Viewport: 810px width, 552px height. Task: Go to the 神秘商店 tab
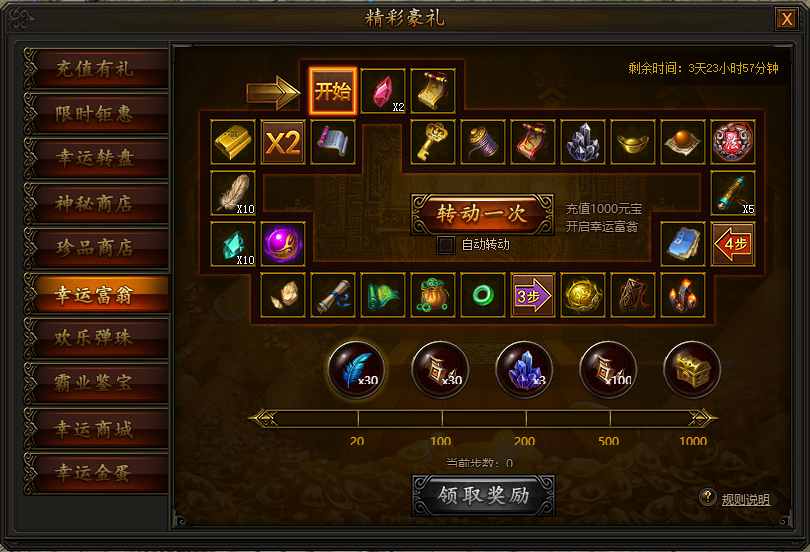[x=95, y=204]
